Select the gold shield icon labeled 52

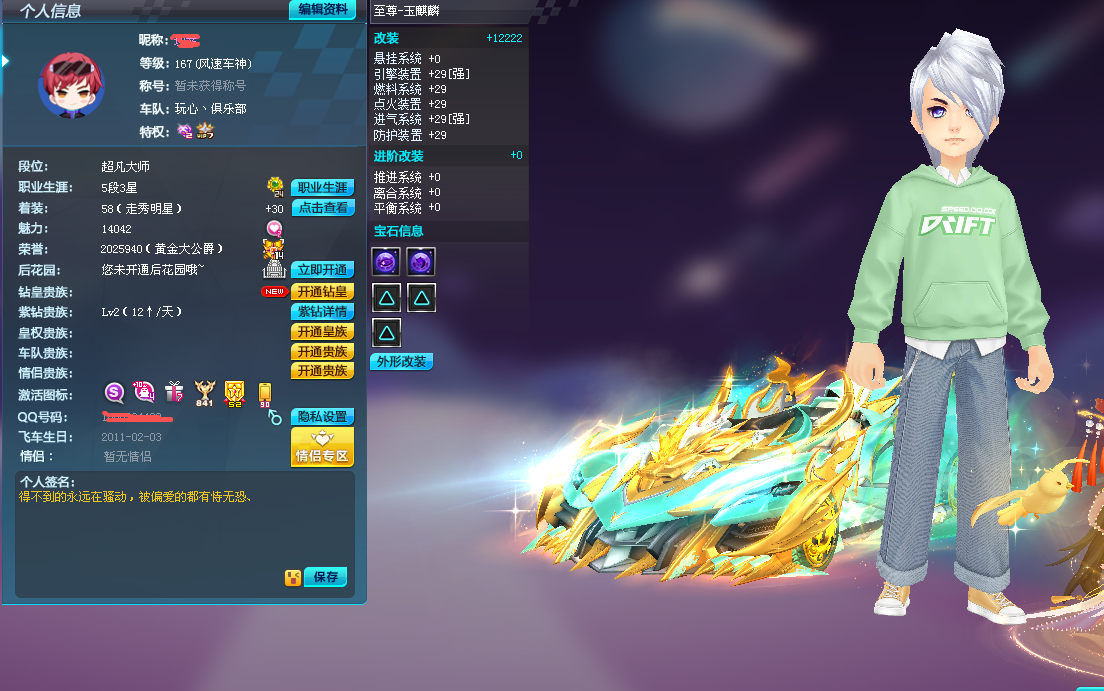(x=235, y=392)
